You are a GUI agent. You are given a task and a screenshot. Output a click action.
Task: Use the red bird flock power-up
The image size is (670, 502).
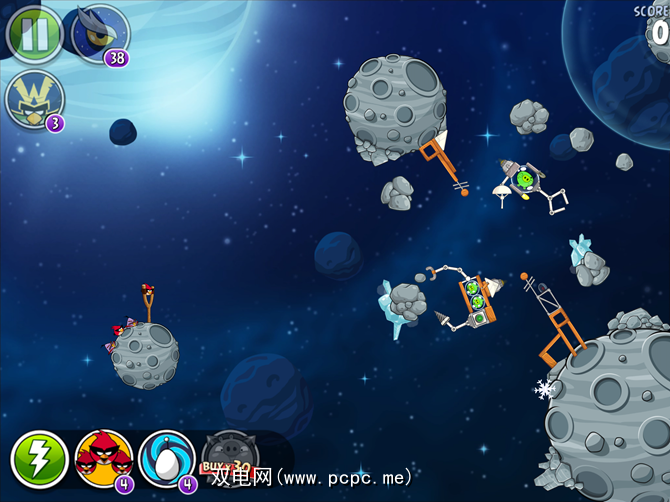point(103,459)
